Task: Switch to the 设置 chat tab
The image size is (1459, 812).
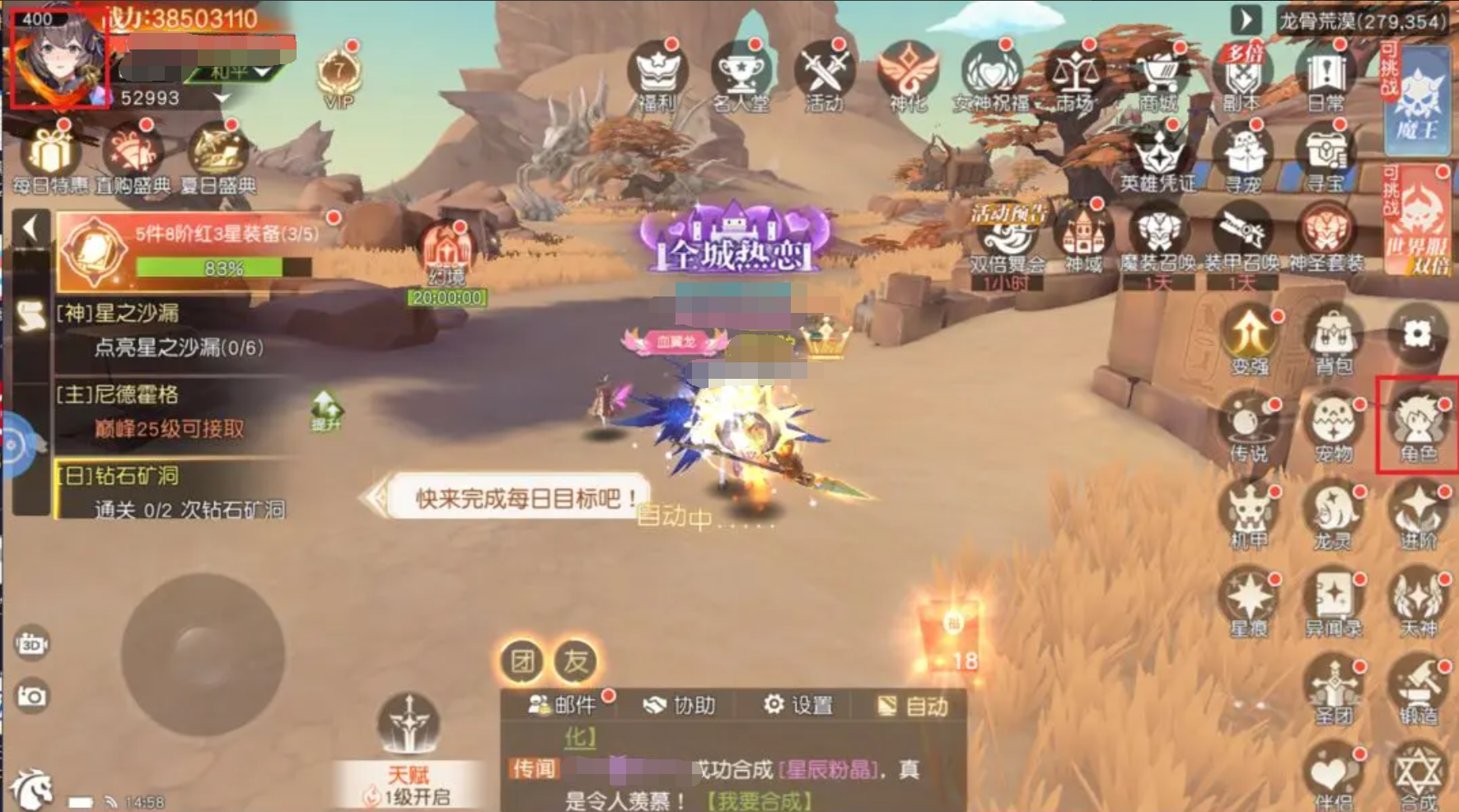Action: (801, 706)
